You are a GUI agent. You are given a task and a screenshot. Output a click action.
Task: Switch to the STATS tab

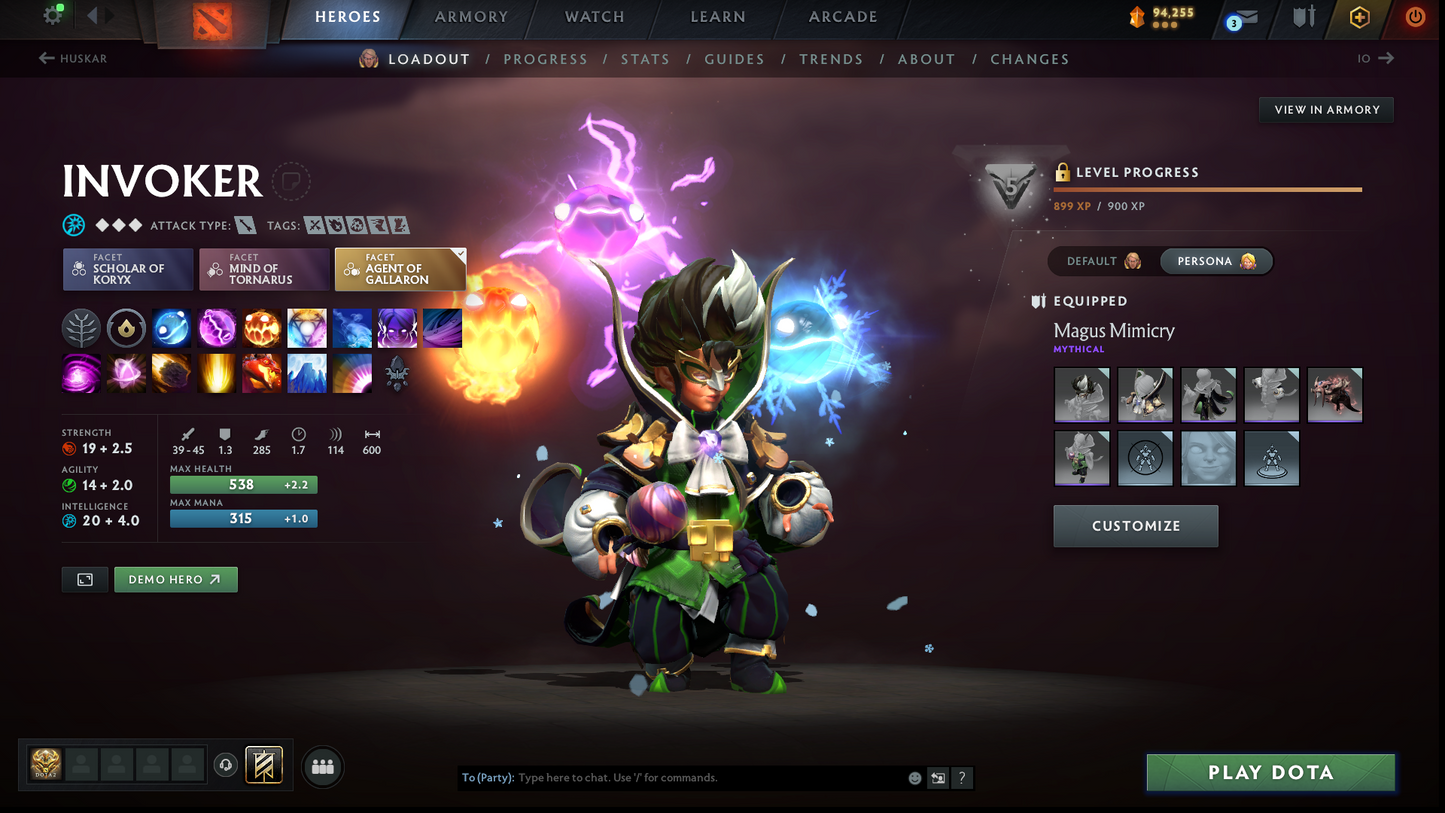pos(645,59)
